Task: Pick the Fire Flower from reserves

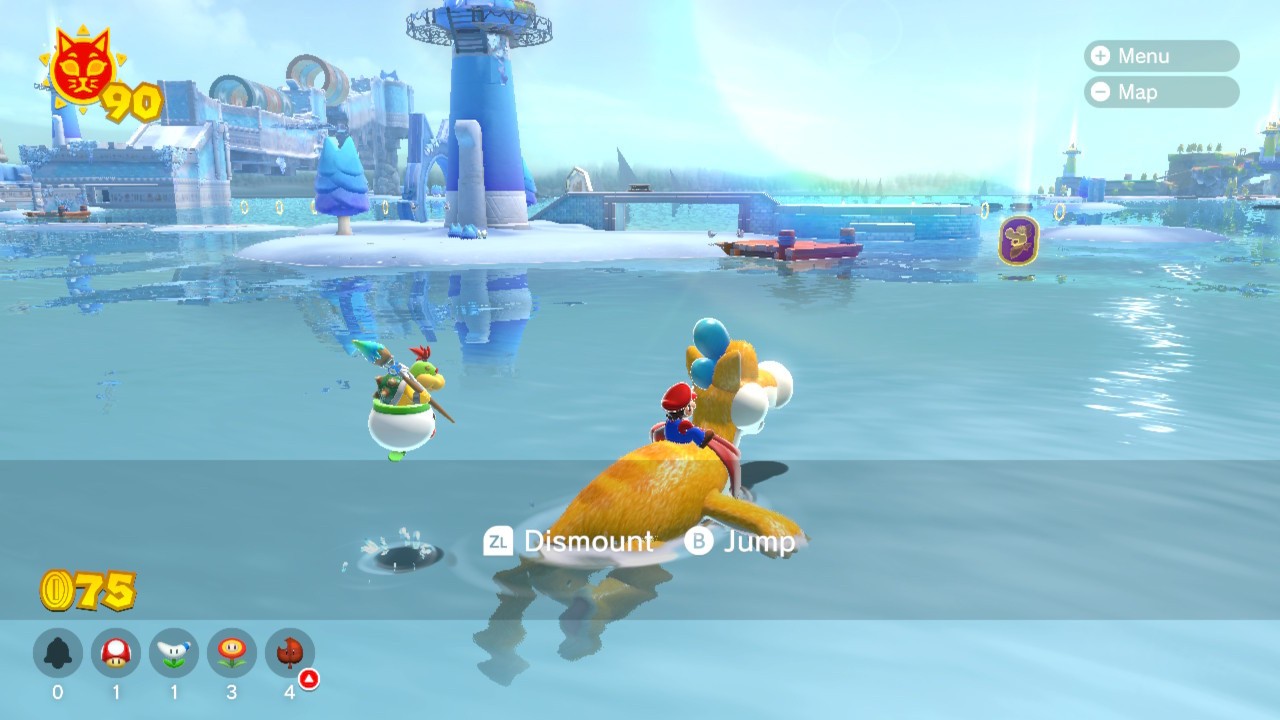Action: tap(232, 654)
